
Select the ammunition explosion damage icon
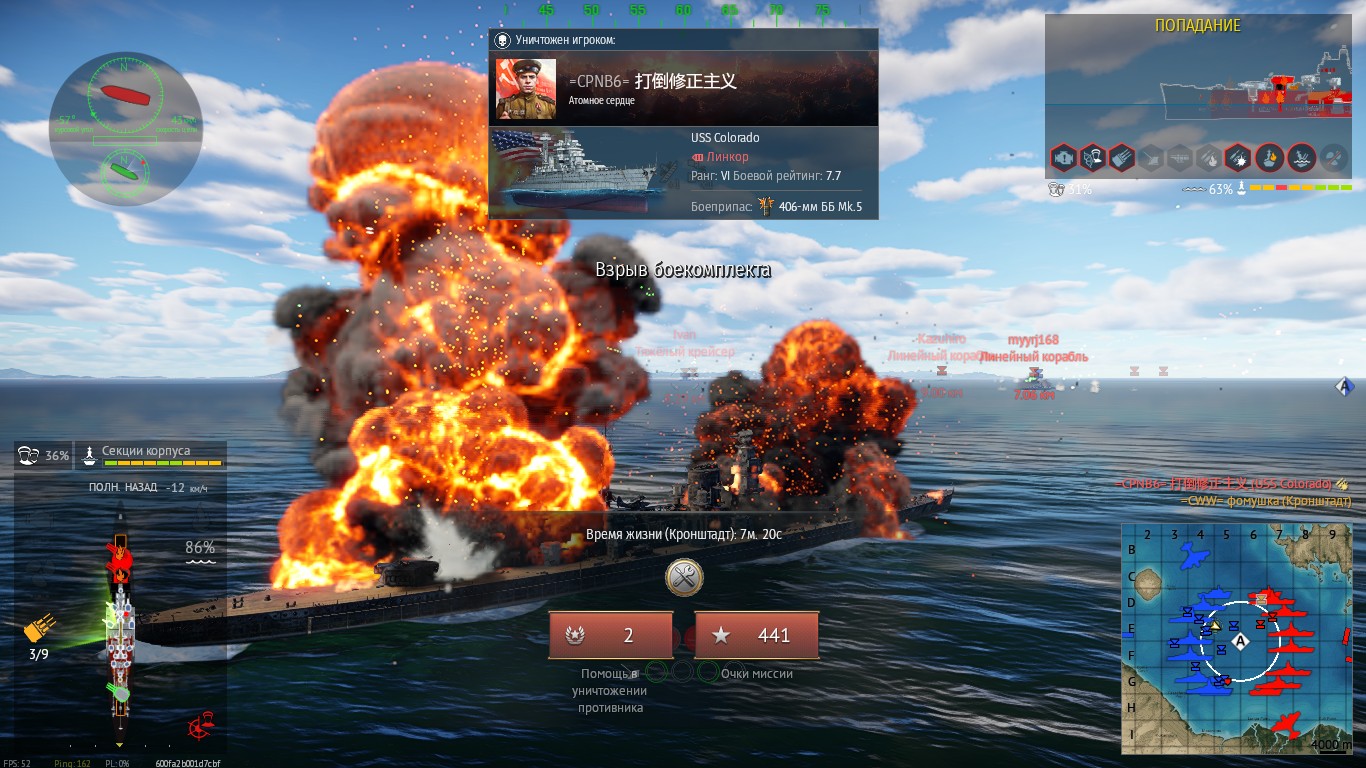coord(1237,157)
